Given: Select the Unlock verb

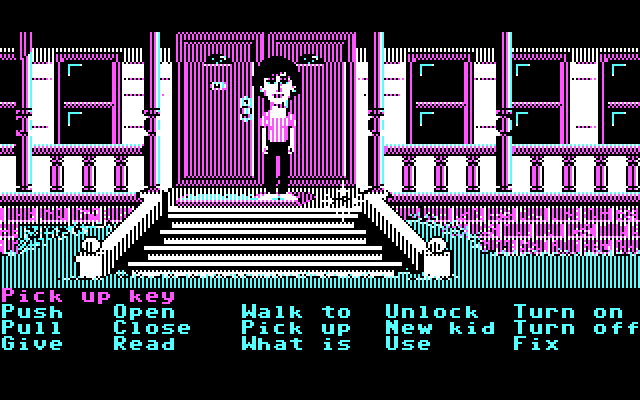Looking at the screenshot, I should (432, 312).
